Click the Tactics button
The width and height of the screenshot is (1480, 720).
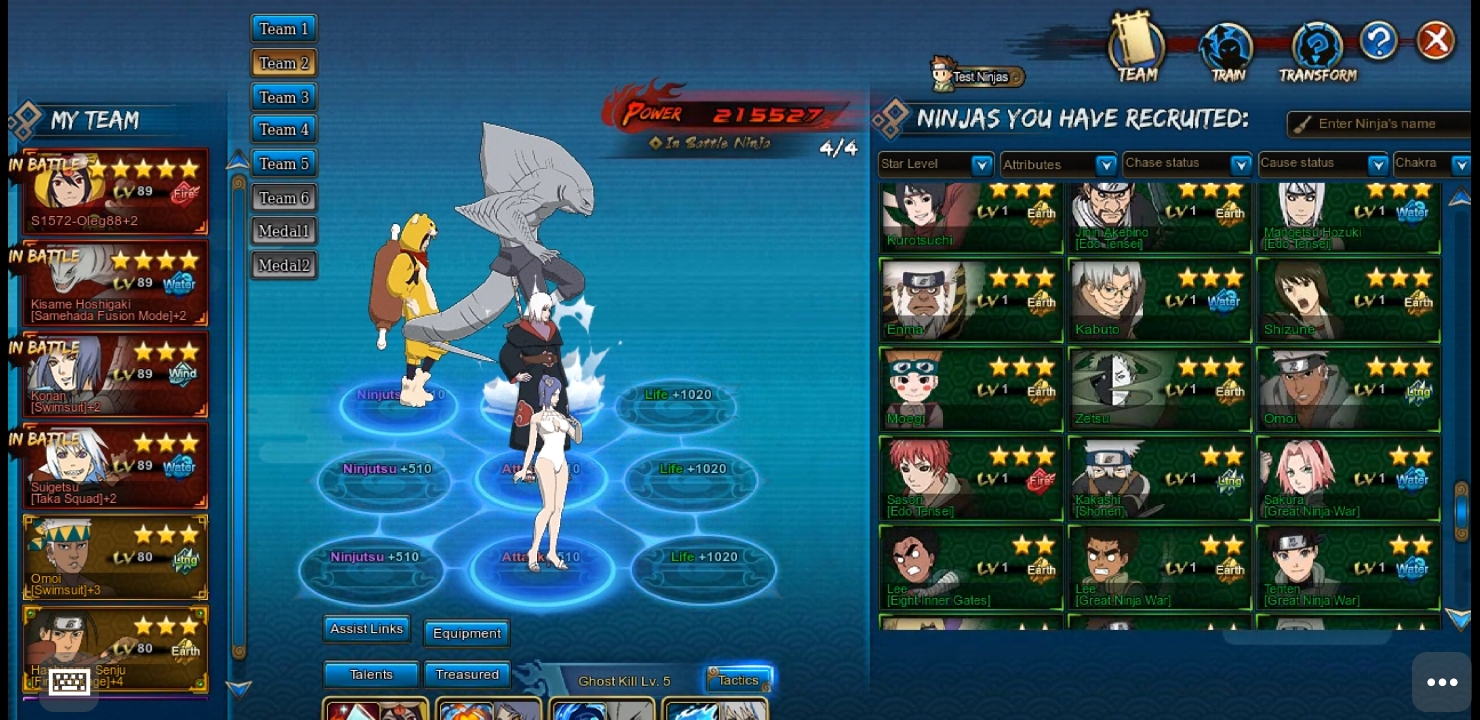[739, 680]
